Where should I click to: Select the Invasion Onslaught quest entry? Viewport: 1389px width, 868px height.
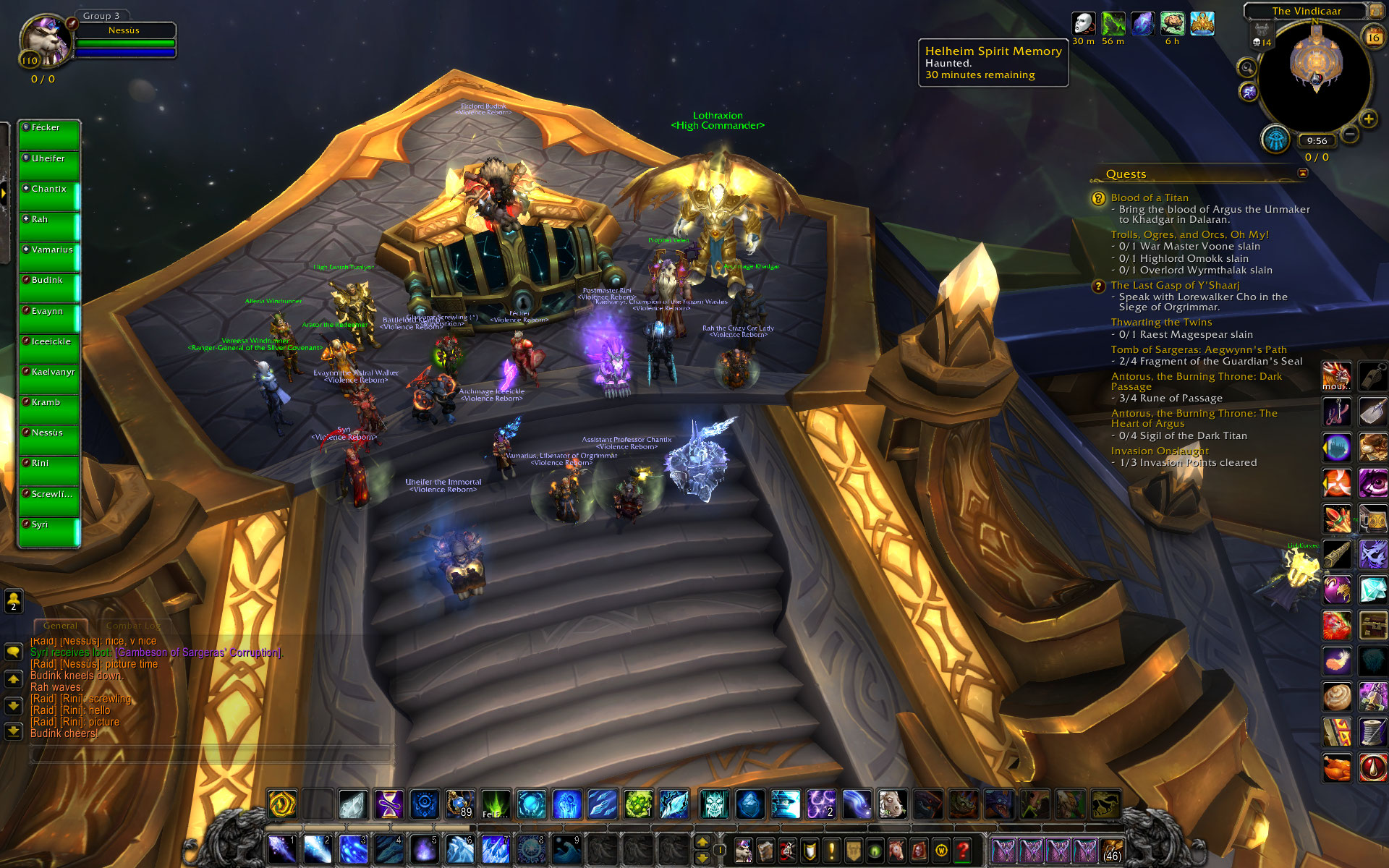pos(1159,451)
